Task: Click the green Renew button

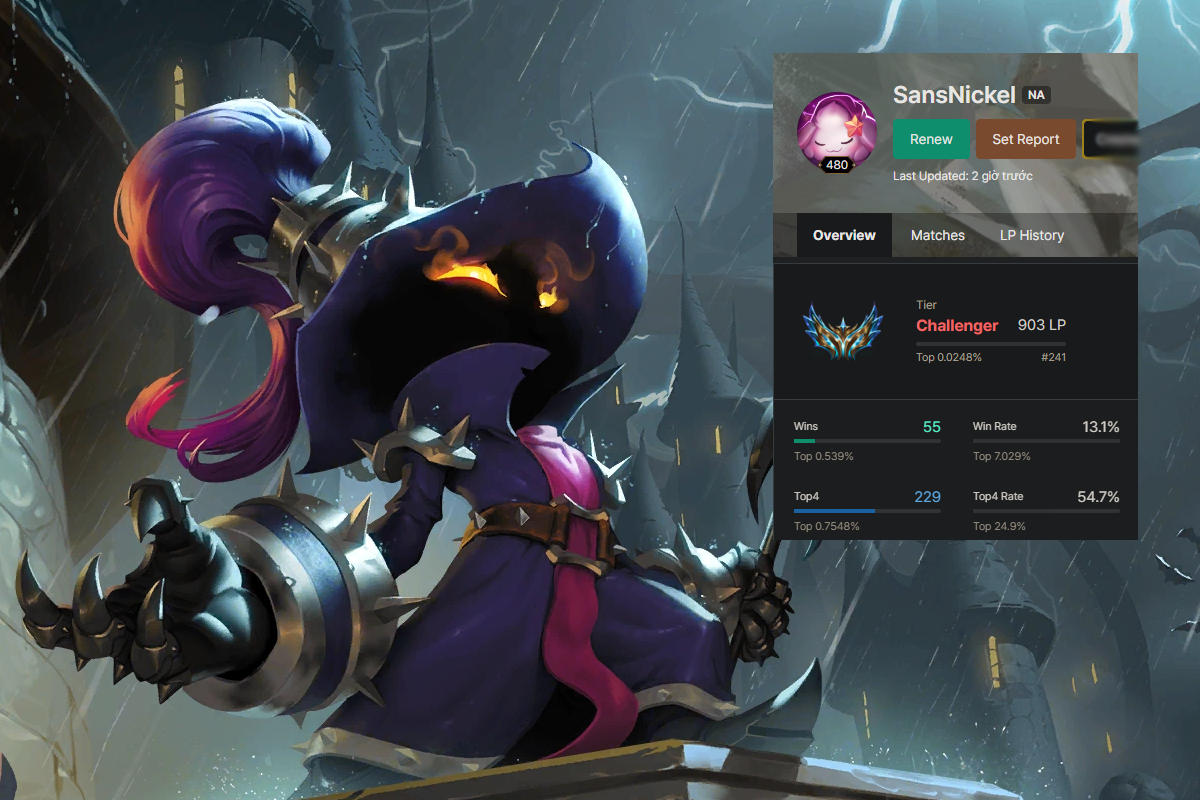Action: 931,139
